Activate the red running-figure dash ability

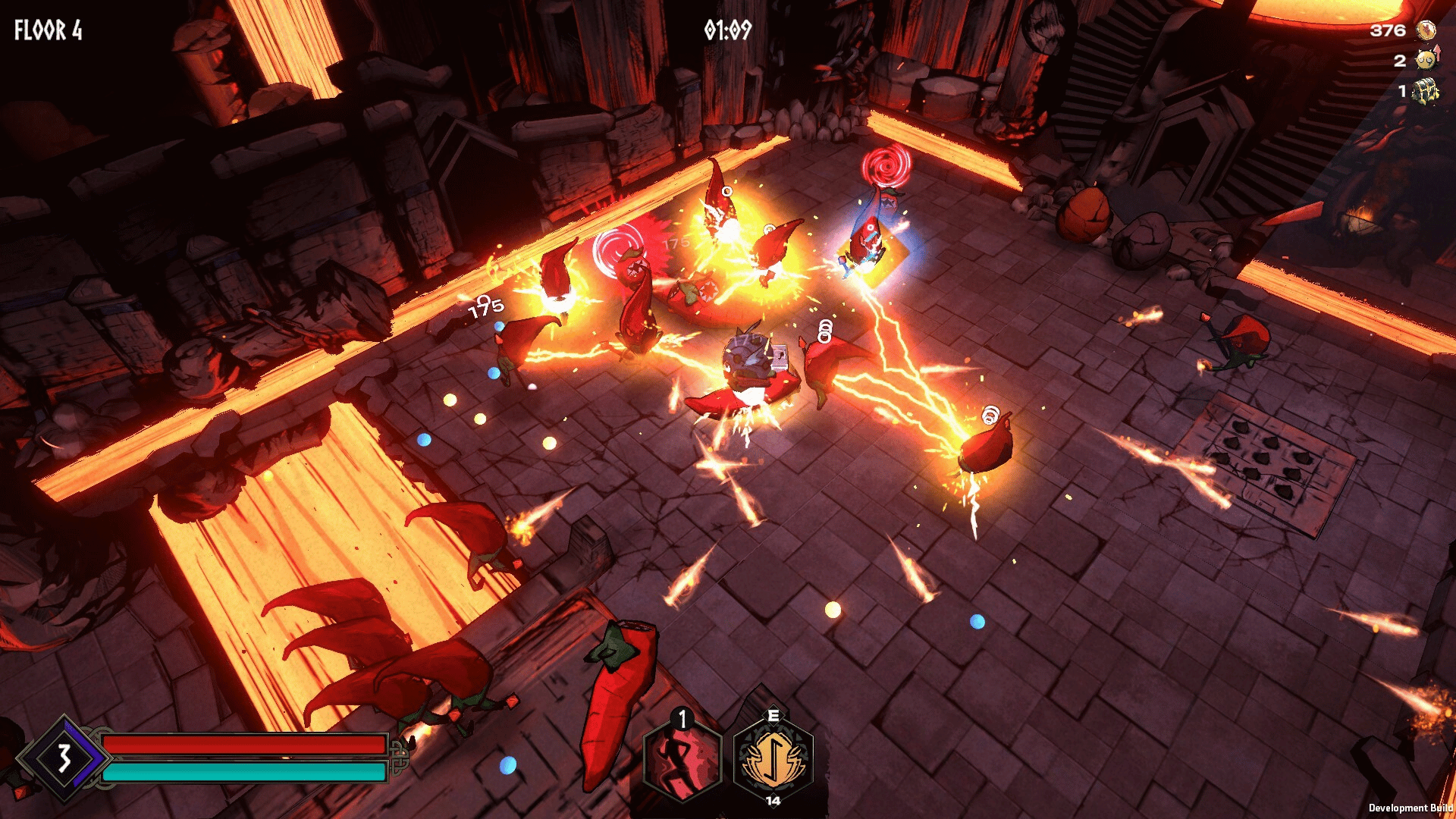tap(682, 758)
